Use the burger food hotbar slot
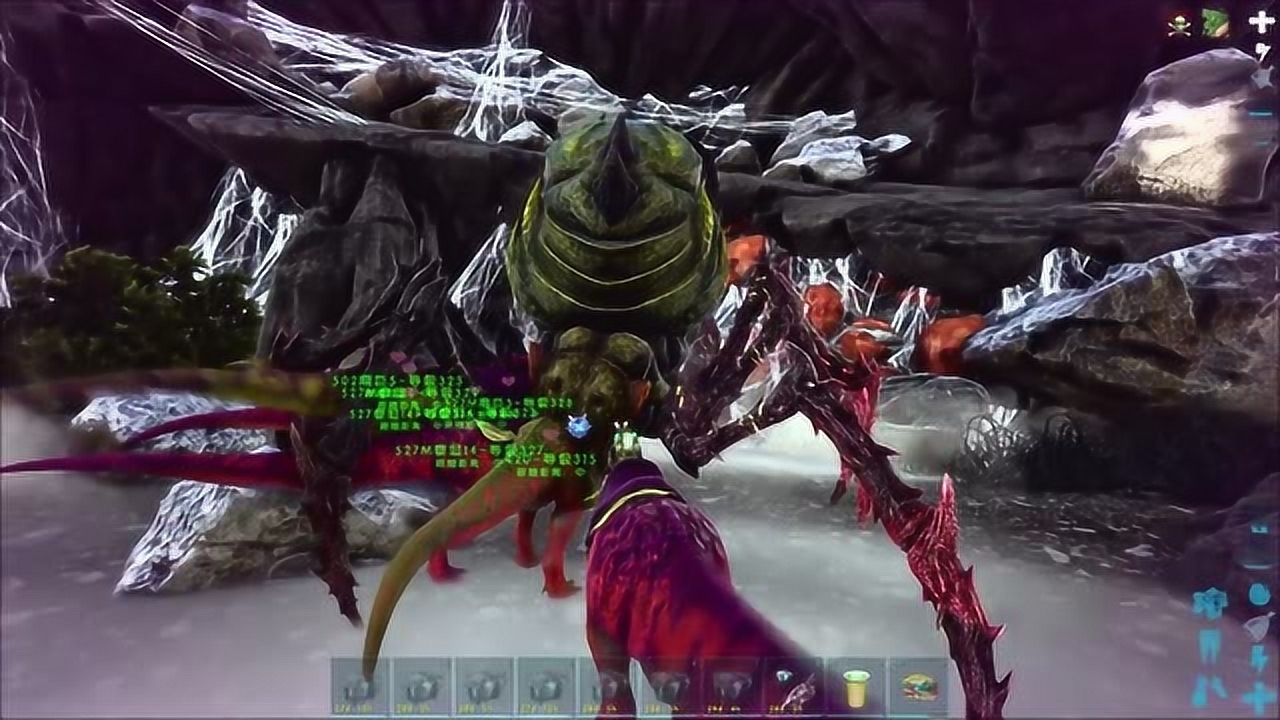The height and width of the screenshot is (720, 1280). tap(918, 687)
